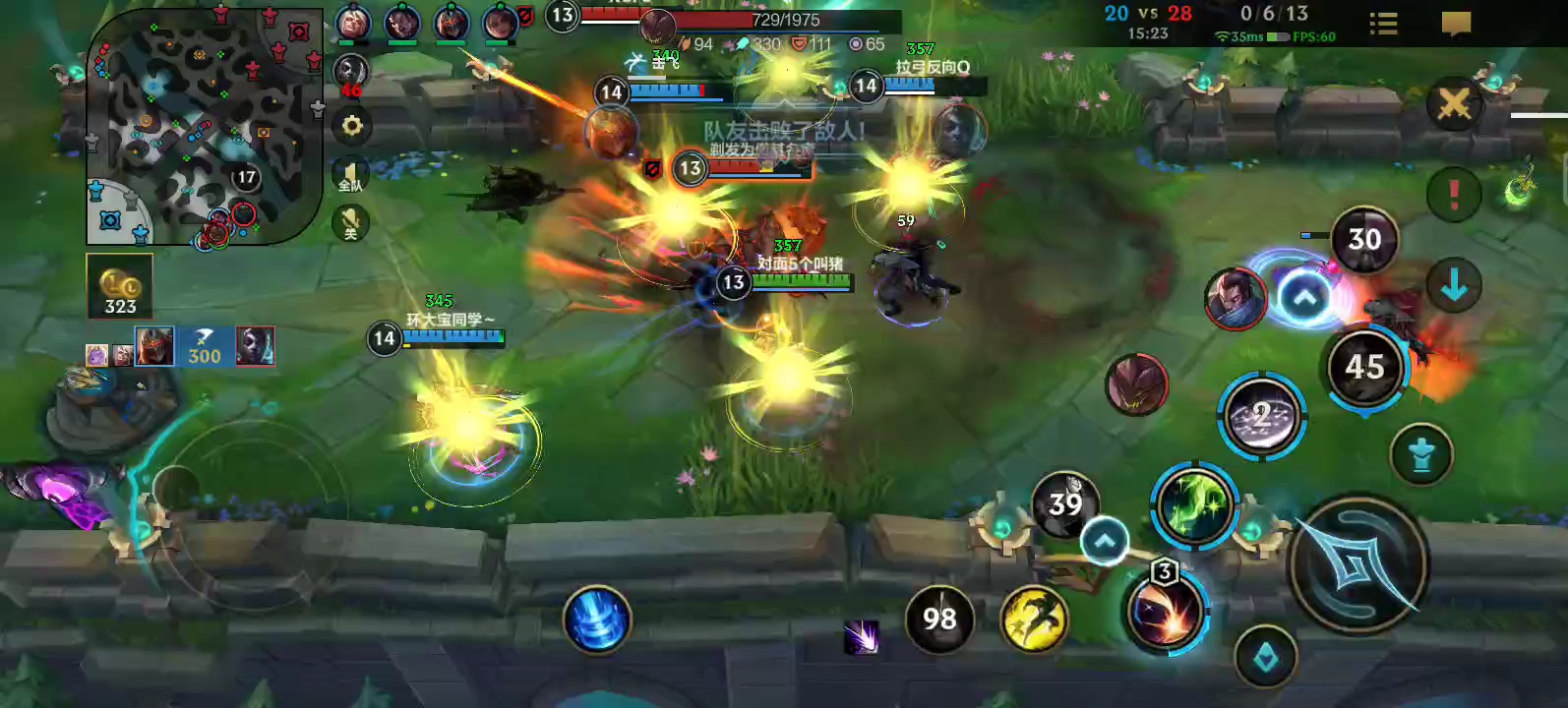Toggle the 全队 team voice speaker
The height and width of the screenshot is (708, 1568).
point(350,176)
